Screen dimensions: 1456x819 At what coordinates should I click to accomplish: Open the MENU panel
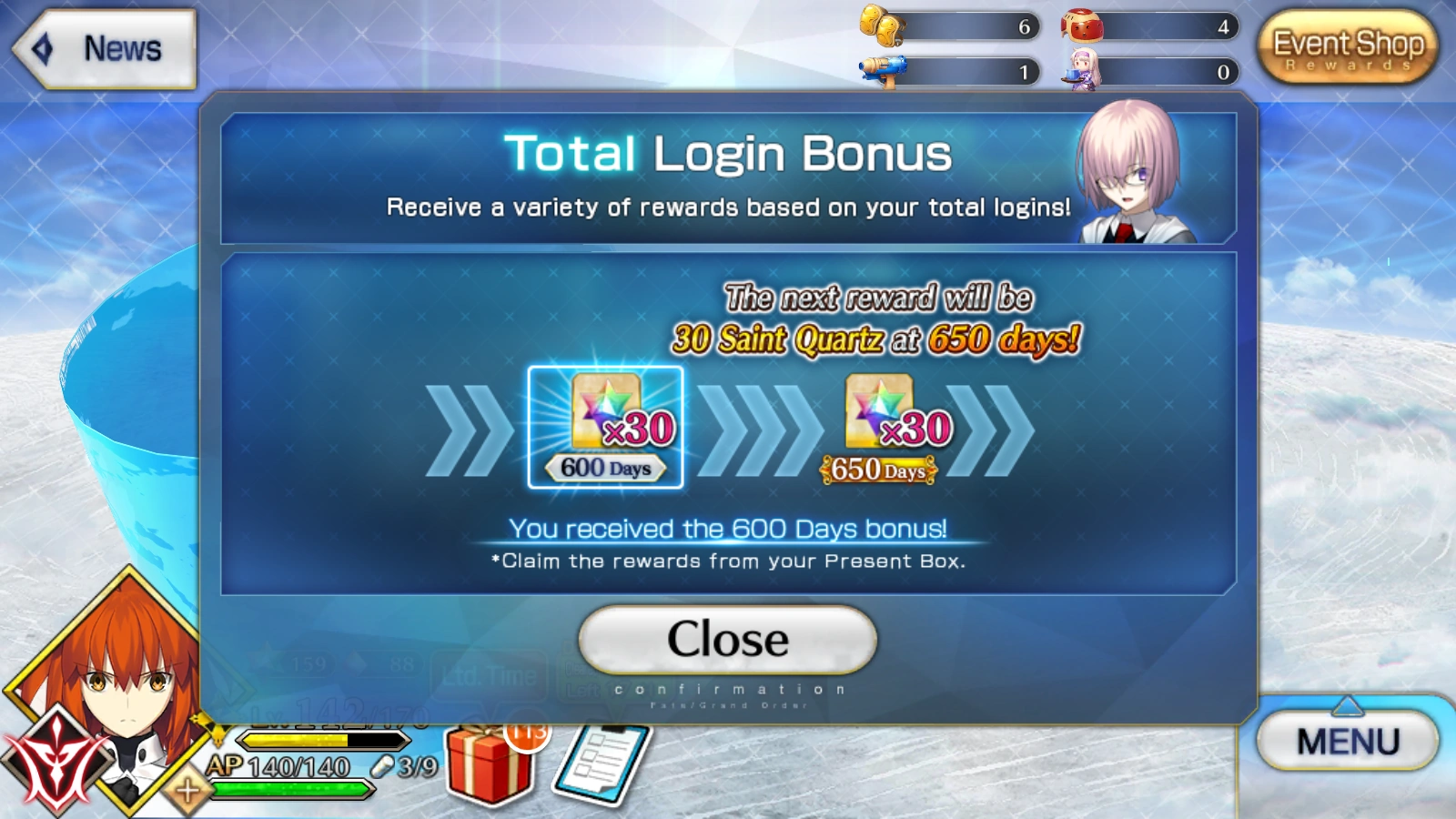pyautogui.click(x=1350, y=739)
